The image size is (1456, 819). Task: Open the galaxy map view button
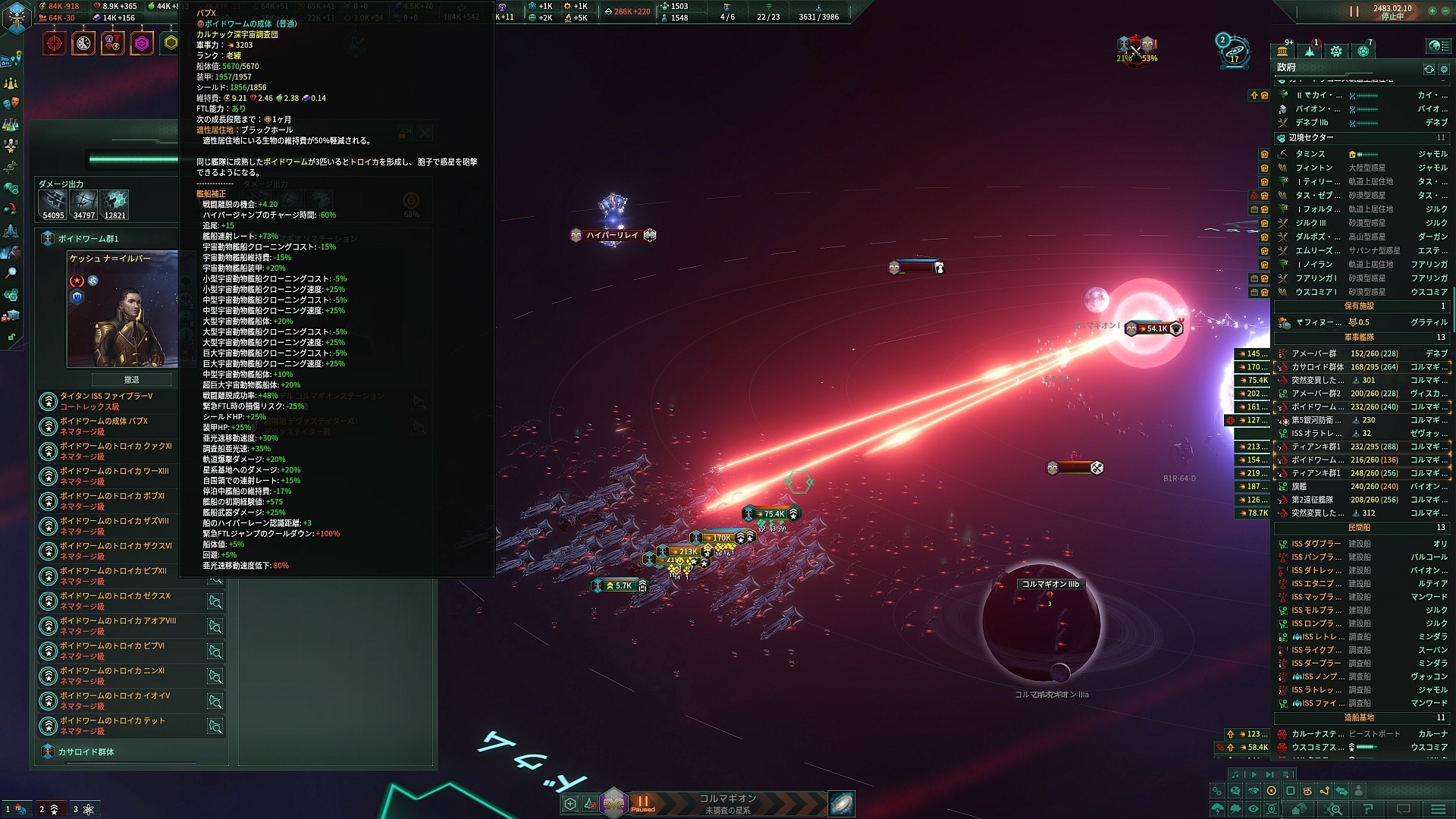[841, 803]
